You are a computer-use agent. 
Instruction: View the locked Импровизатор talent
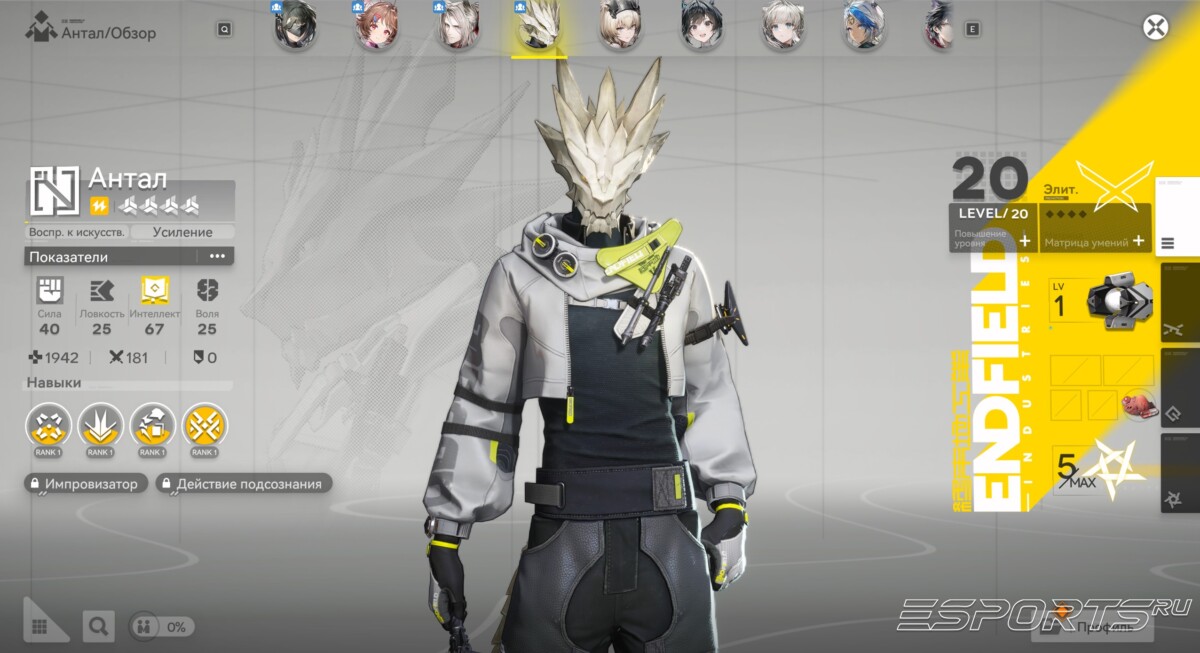coord(87,484)
